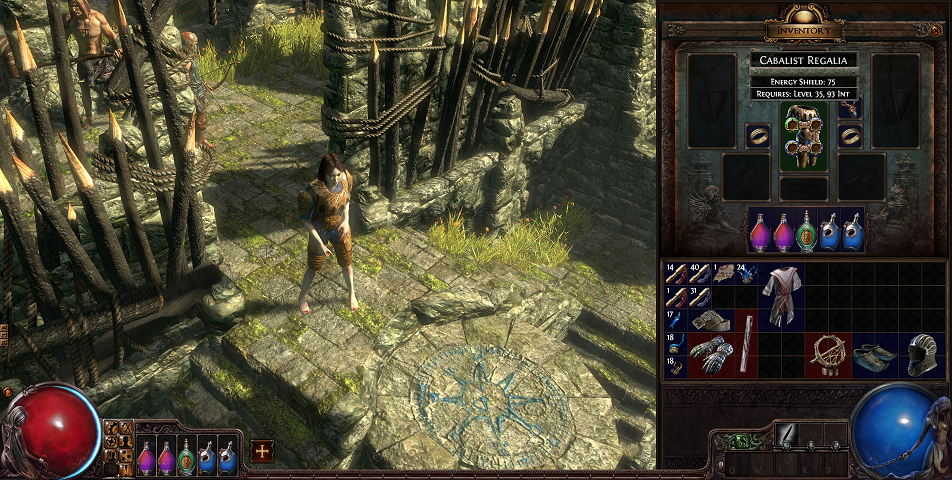Select the white staff in inventory
This screenshot has width=952, height=480.
tap(745, 343)
